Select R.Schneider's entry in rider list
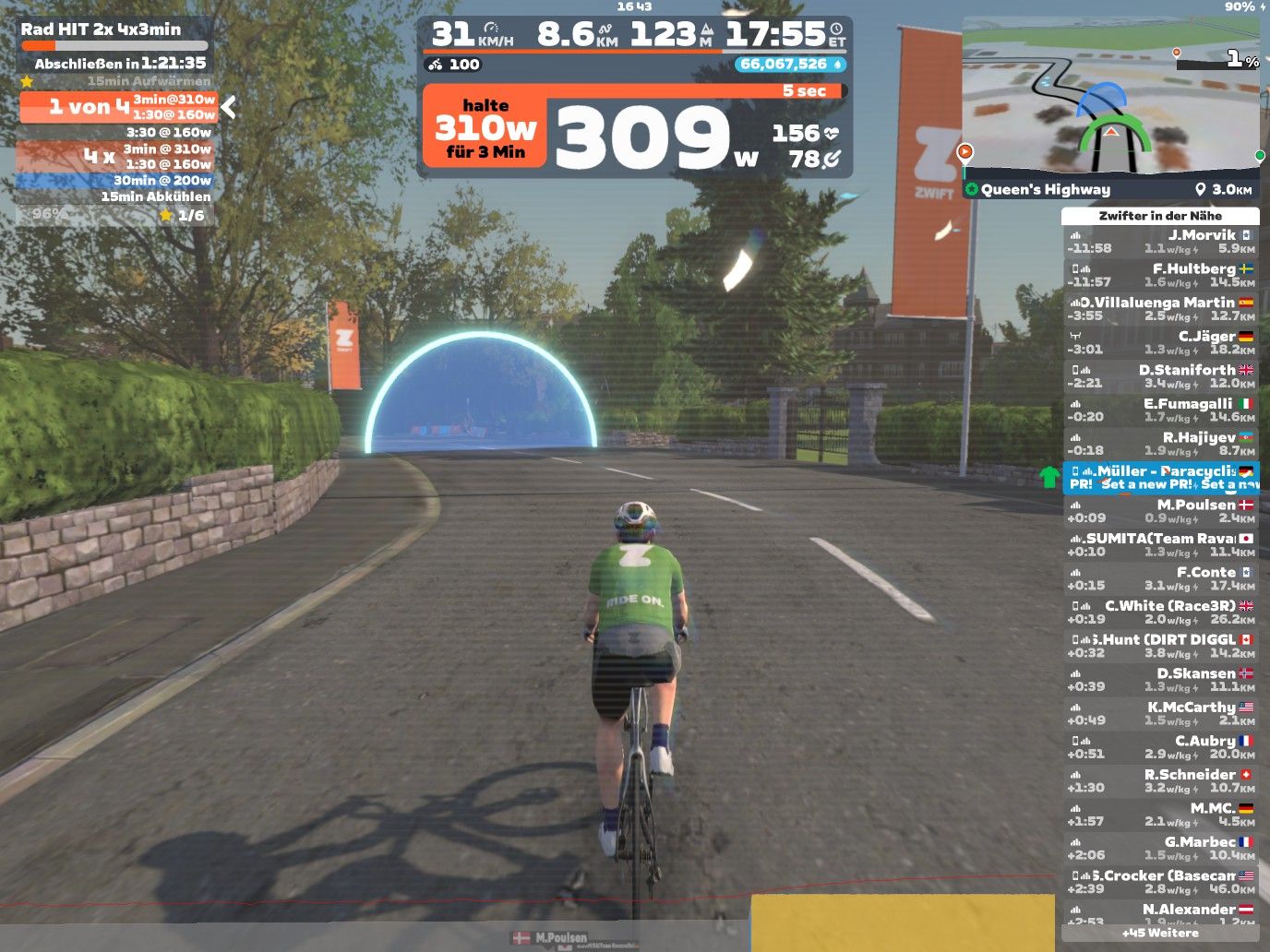This screenshot has height=952, width=1270. pyautogui.click(x=1160, y=780)
